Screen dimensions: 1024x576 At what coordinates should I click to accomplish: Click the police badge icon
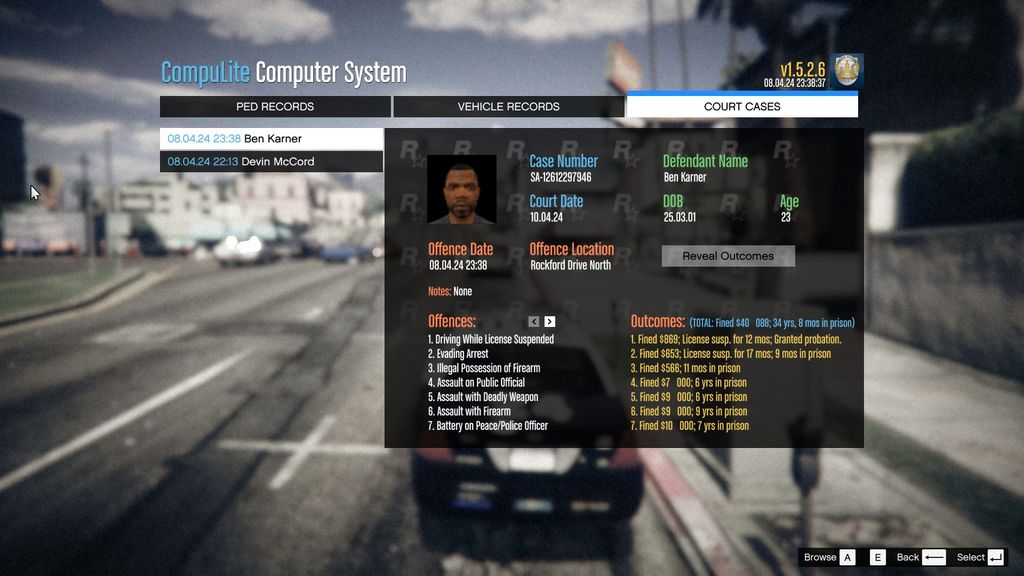(x=847, y=70)
